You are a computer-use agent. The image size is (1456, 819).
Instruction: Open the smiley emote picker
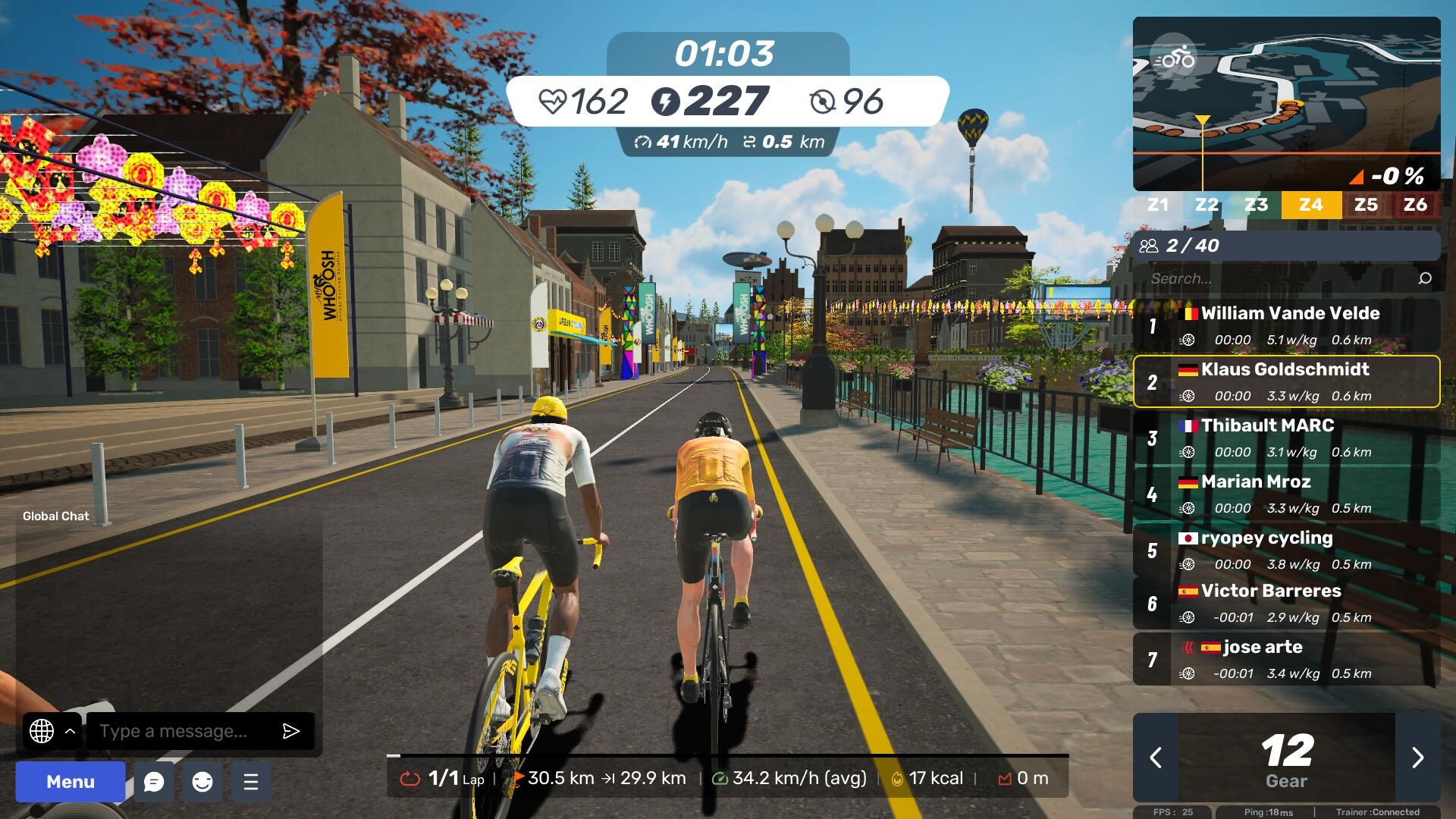(x=202, y=782)
